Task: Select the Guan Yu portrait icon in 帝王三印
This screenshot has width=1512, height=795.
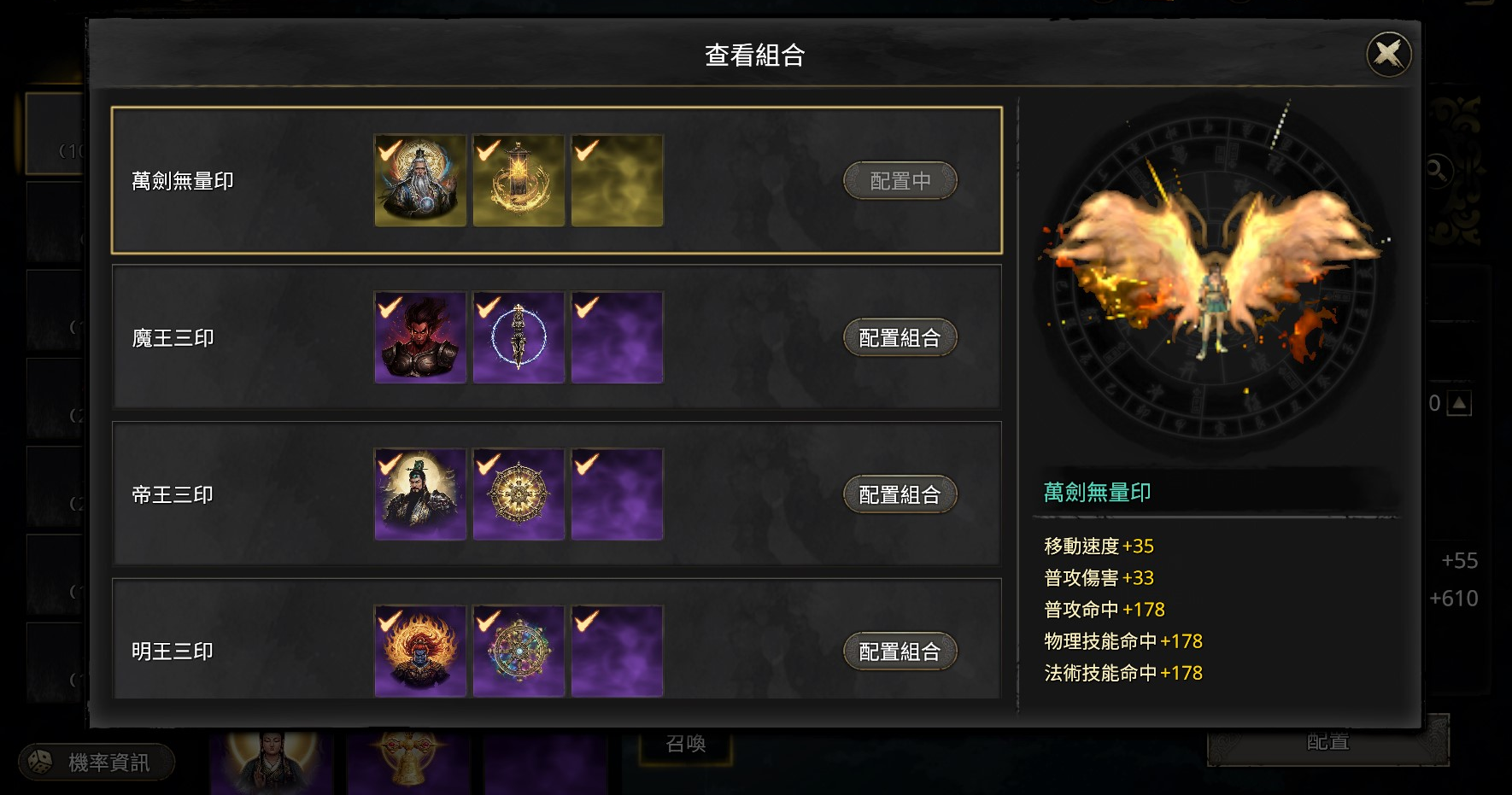Action: (420, 494)
